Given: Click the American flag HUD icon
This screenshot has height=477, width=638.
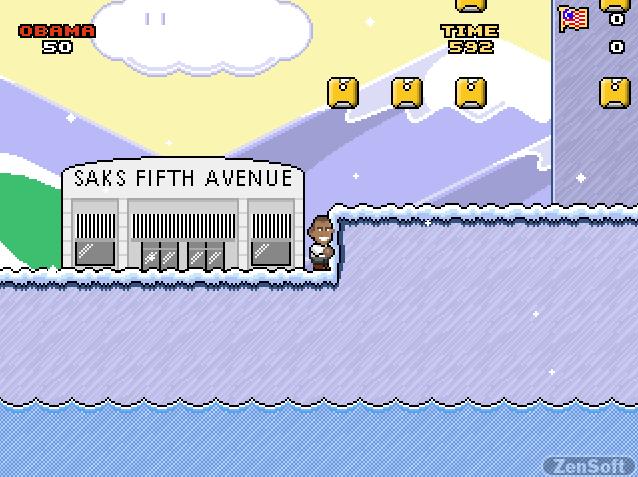Looking at the screenshot, I should [574, 19].
